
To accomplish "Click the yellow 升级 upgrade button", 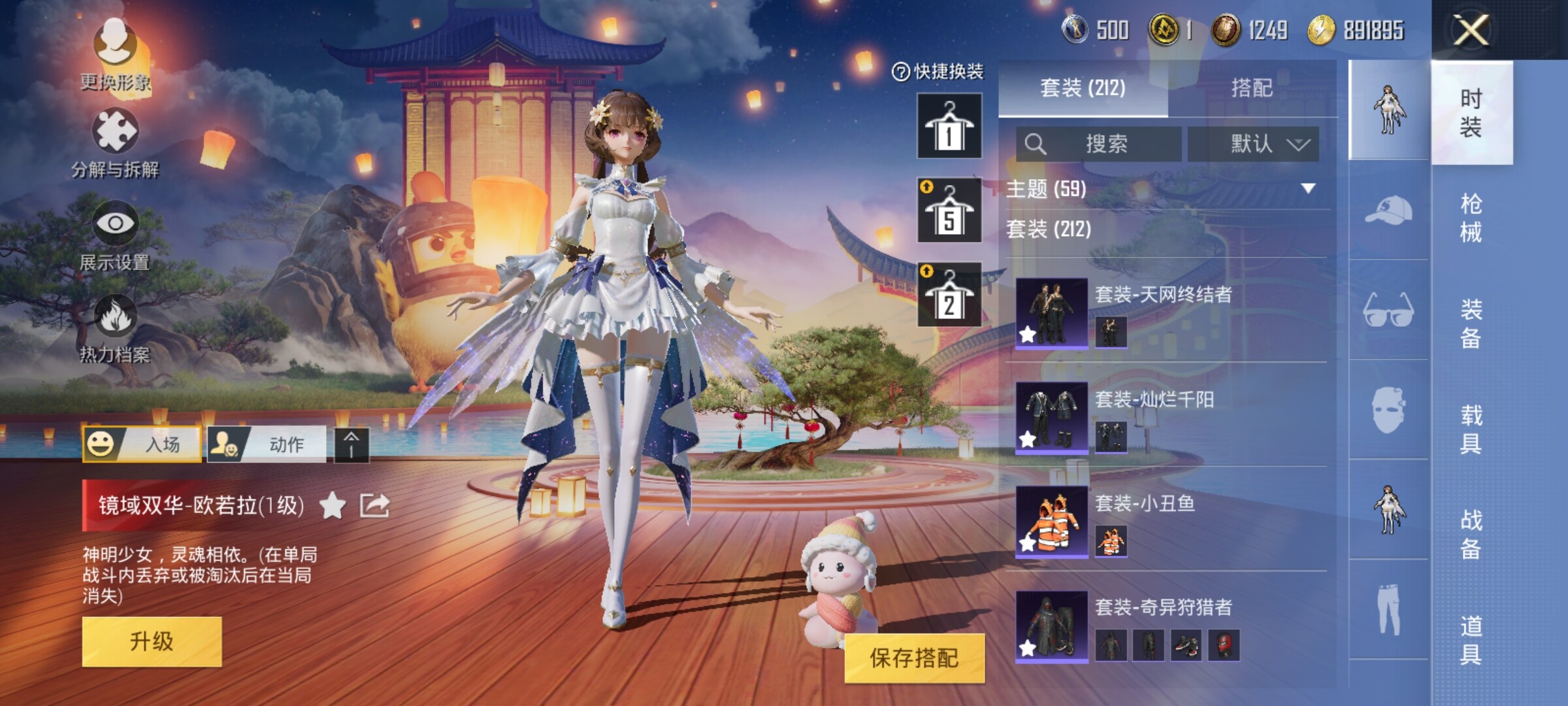I will (x=152, y=641).
